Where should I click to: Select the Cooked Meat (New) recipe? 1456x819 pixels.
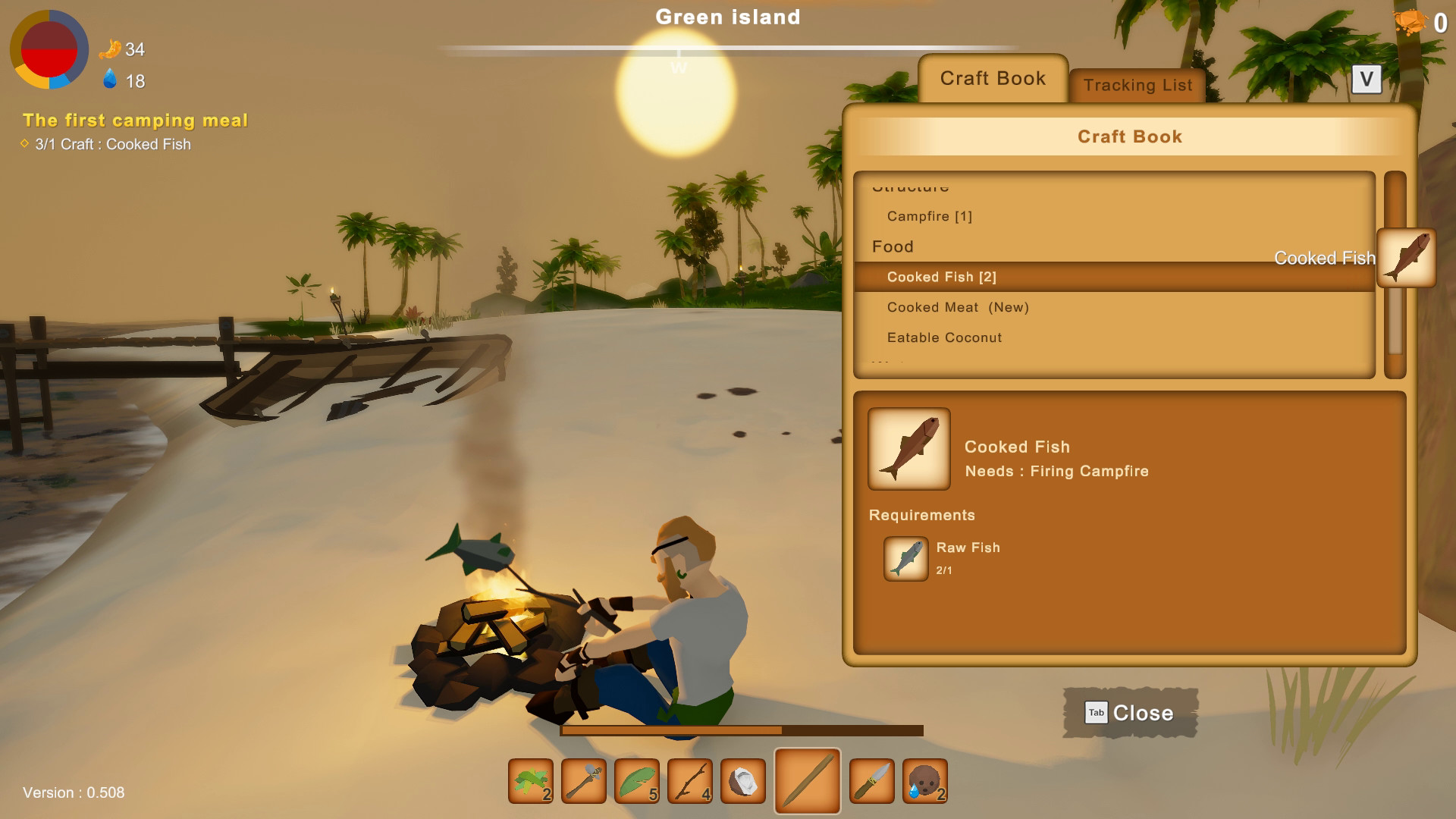tap(959, 307)
